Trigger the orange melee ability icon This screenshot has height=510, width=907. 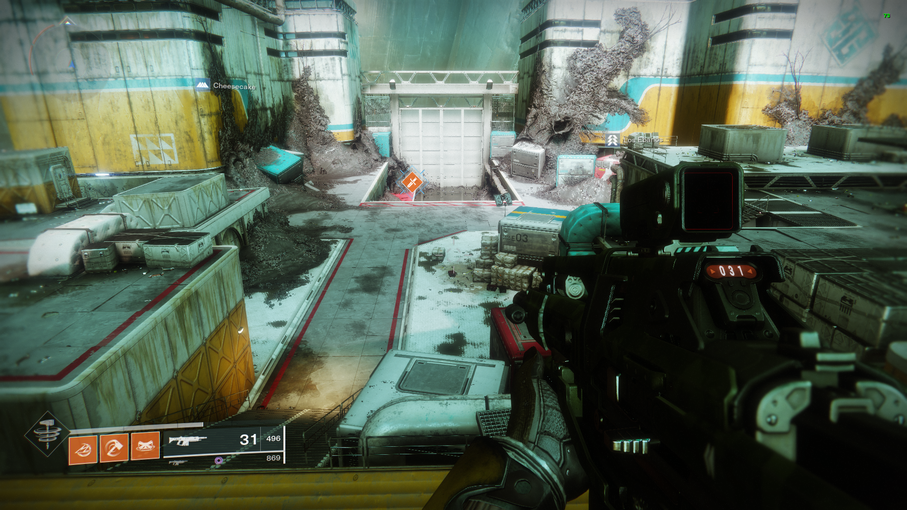pos(114,446)
